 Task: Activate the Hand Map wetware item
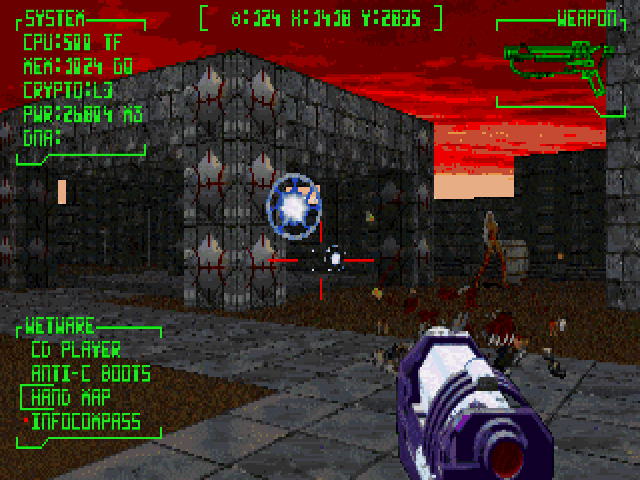[x=72, y=398]
